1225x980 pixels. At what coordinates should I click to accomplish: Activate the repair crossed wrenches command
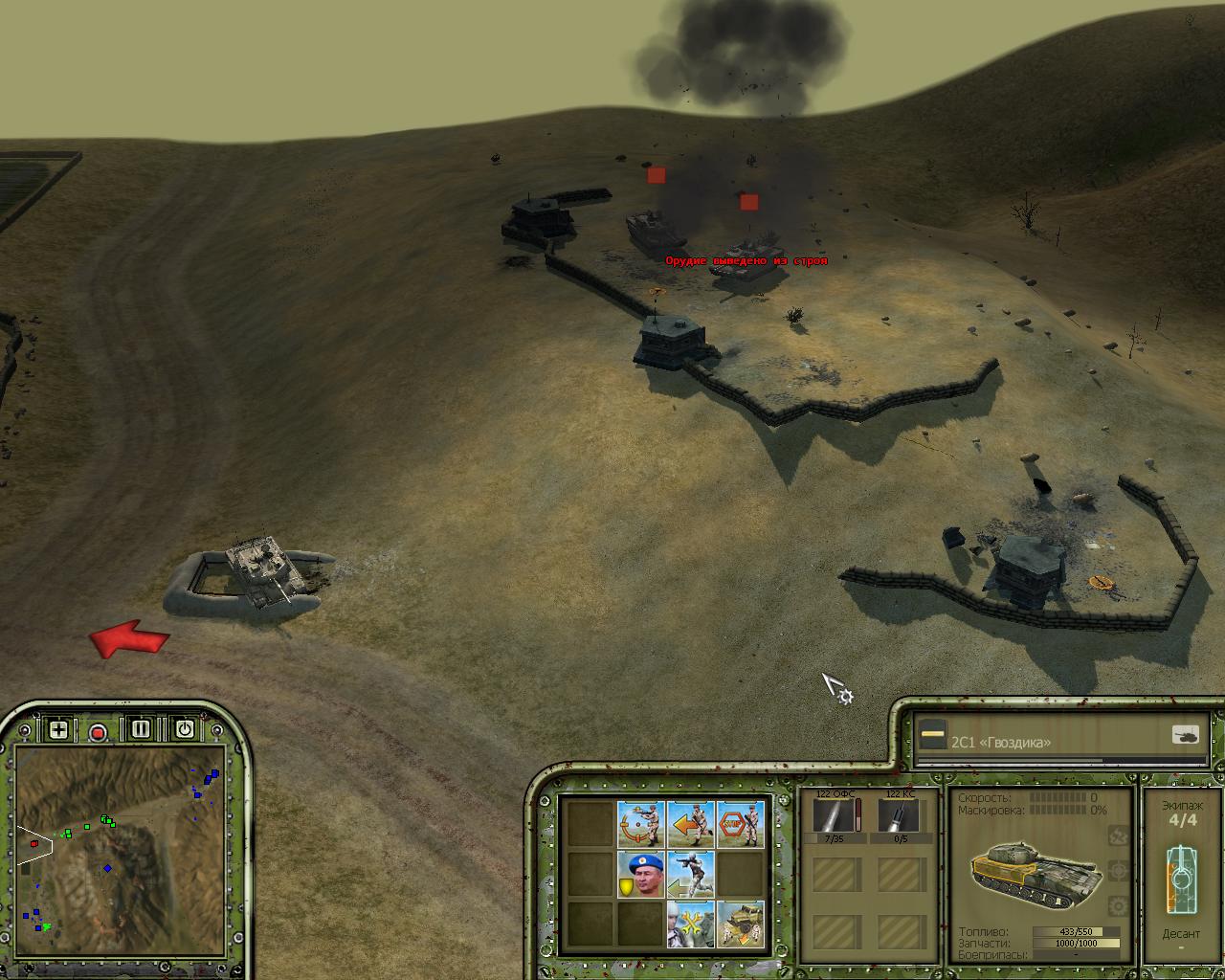690,924
